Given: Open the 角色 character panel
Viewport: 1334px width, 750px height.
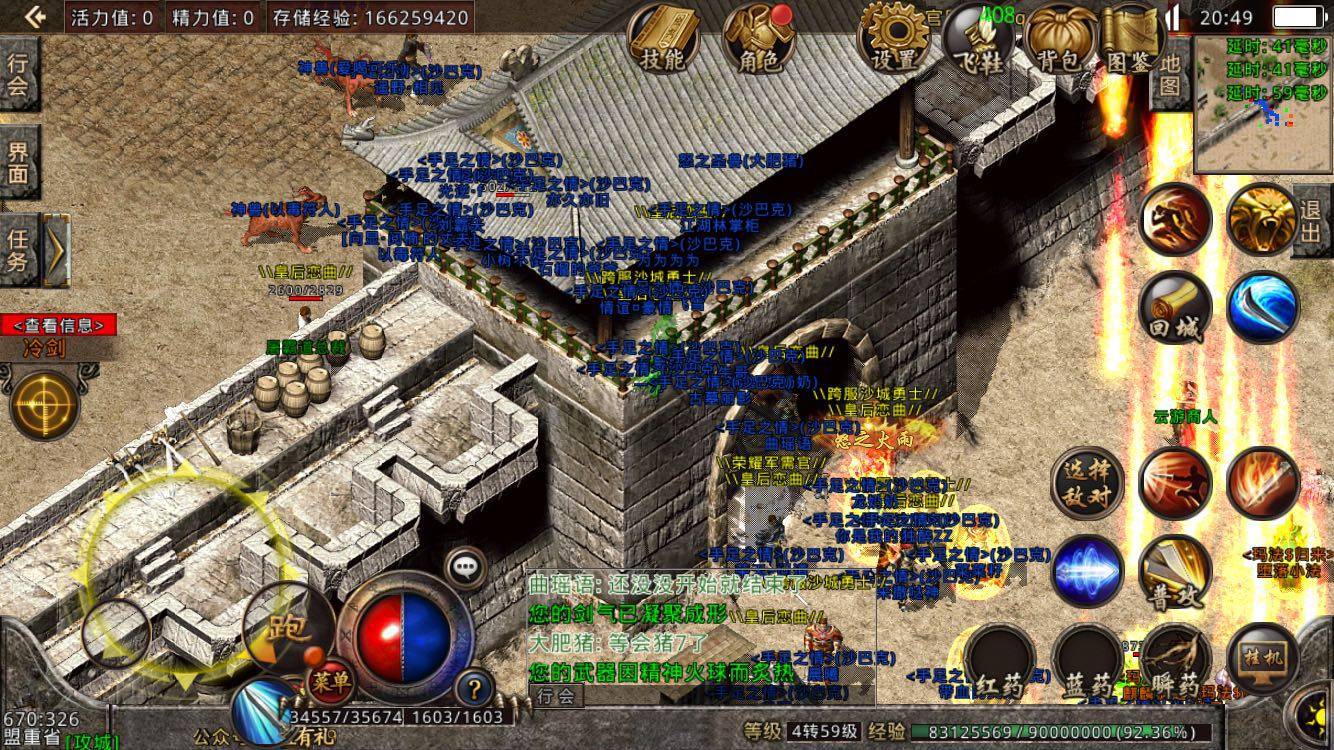Looking at the screenshot, I should click(x=759, y=41).
